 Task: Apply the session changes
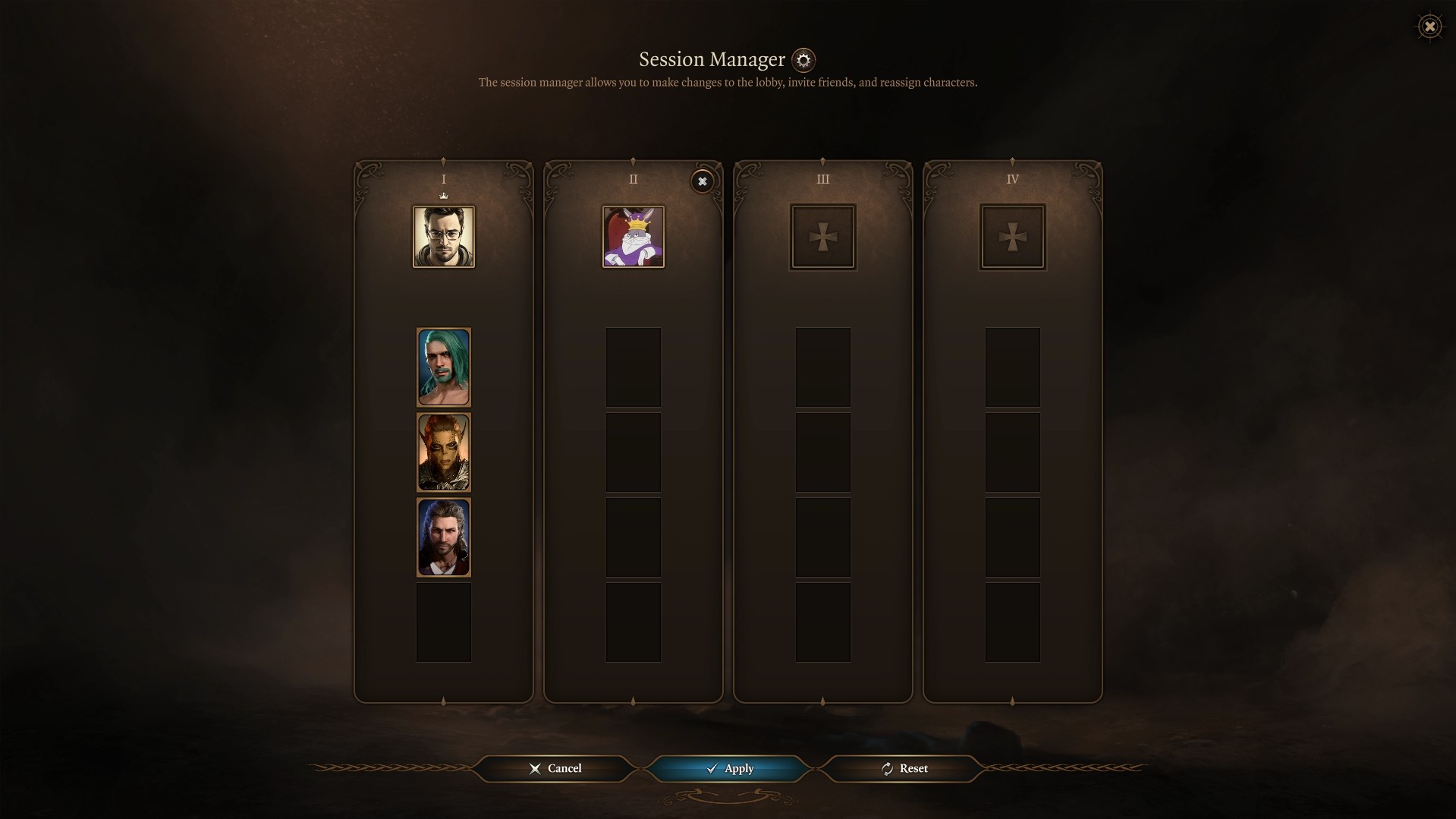click(x=728, y=768)
